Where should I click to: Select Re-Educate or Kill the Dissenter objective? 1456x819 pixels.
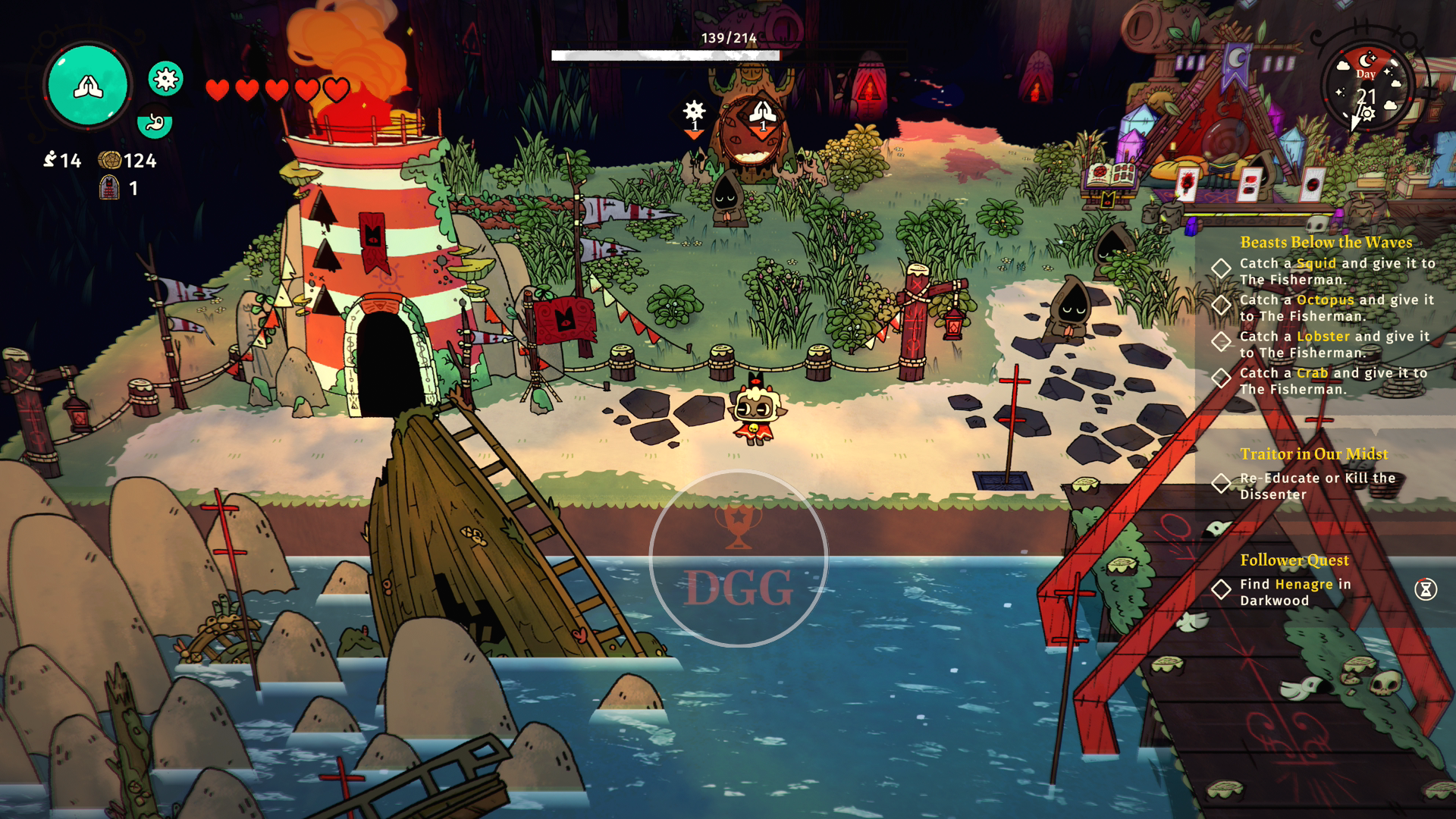[x=1317, y=486]
